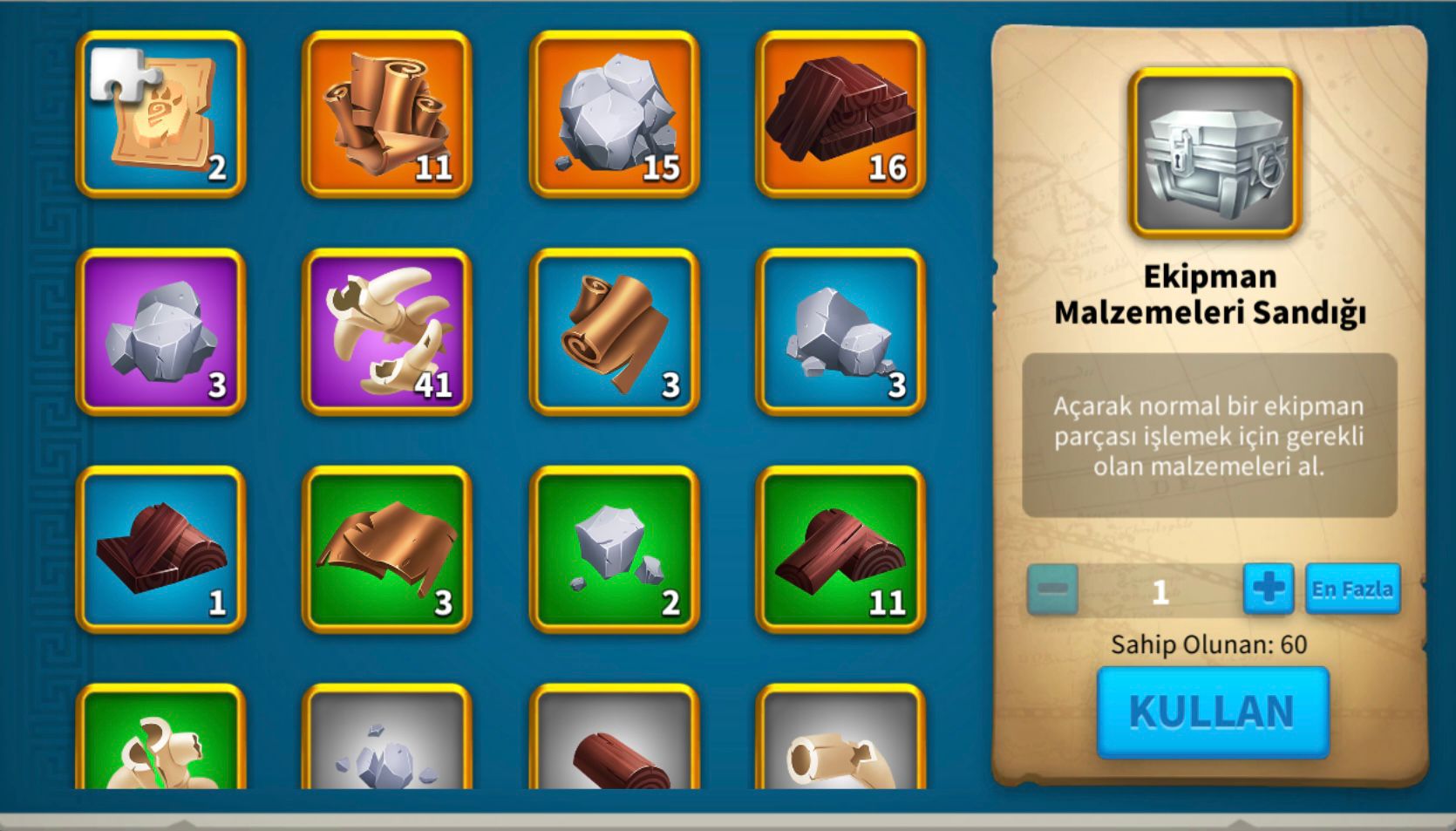Select green wood logs stack of 11

click(x=840, y=548)
